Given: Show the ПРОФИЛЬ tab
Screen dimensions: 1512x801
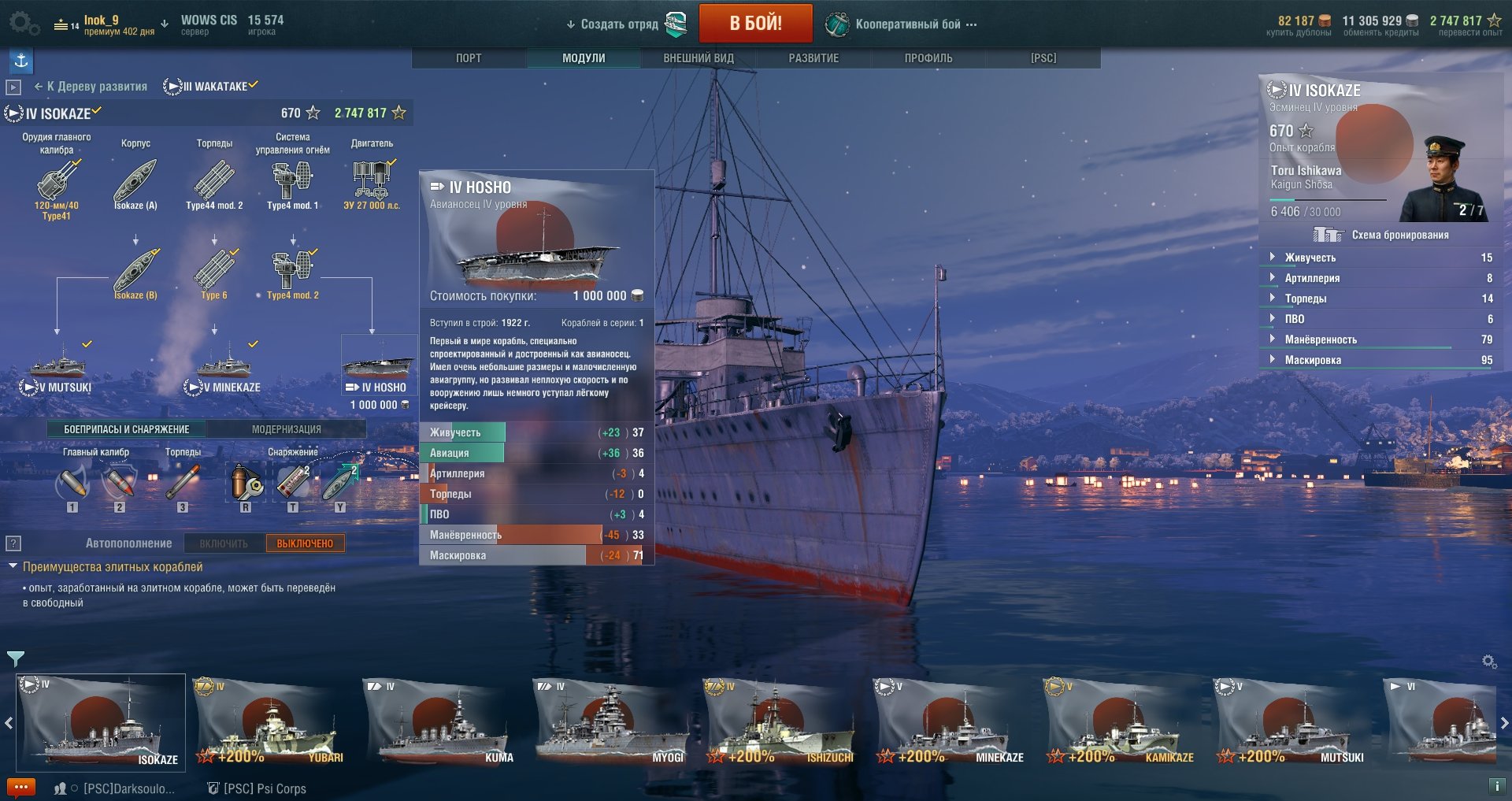Looking at the screenshot, I should point(928,58).
